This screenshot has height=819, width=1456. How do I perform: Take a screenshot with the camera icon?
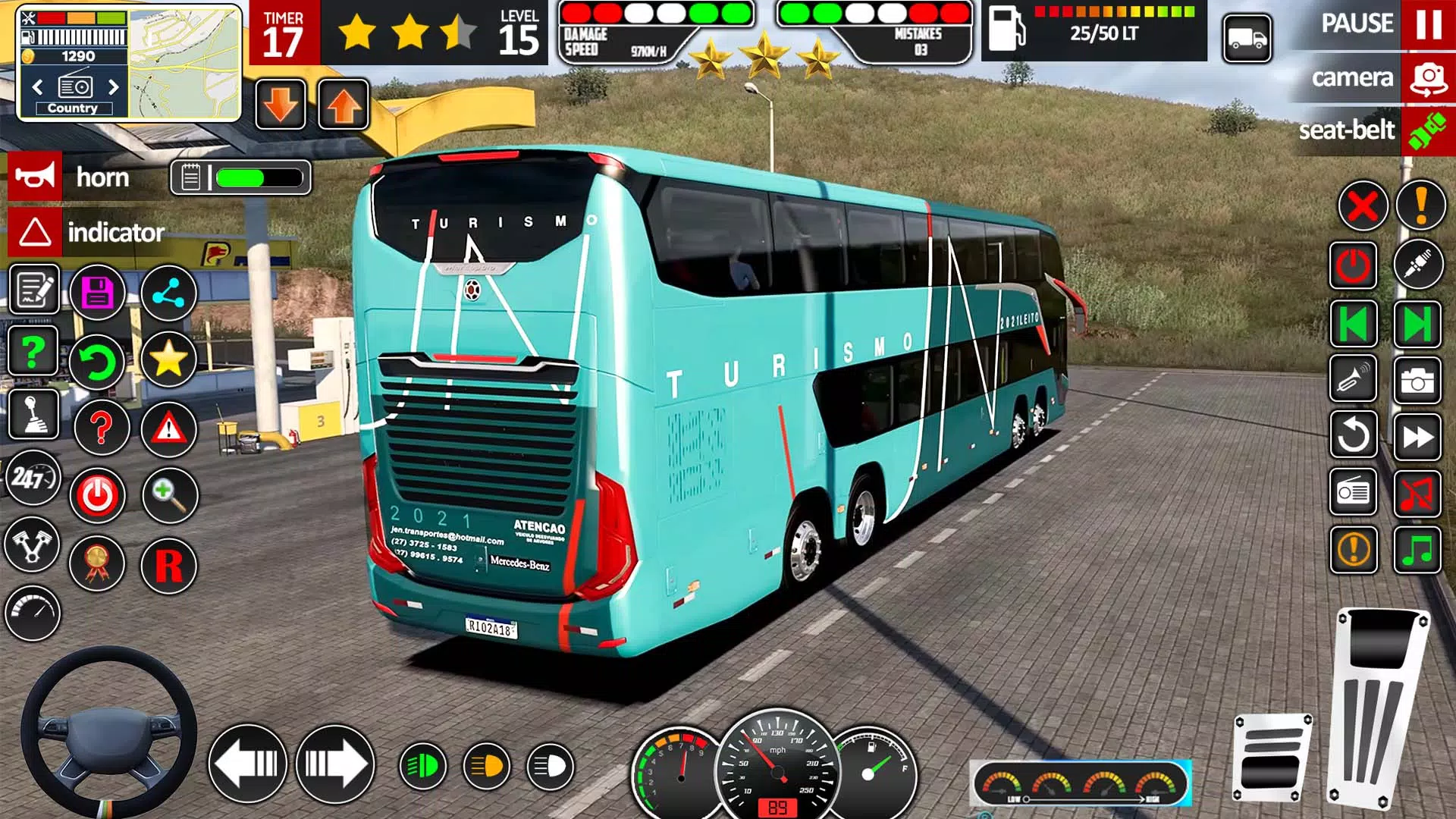click(1417, 381)
